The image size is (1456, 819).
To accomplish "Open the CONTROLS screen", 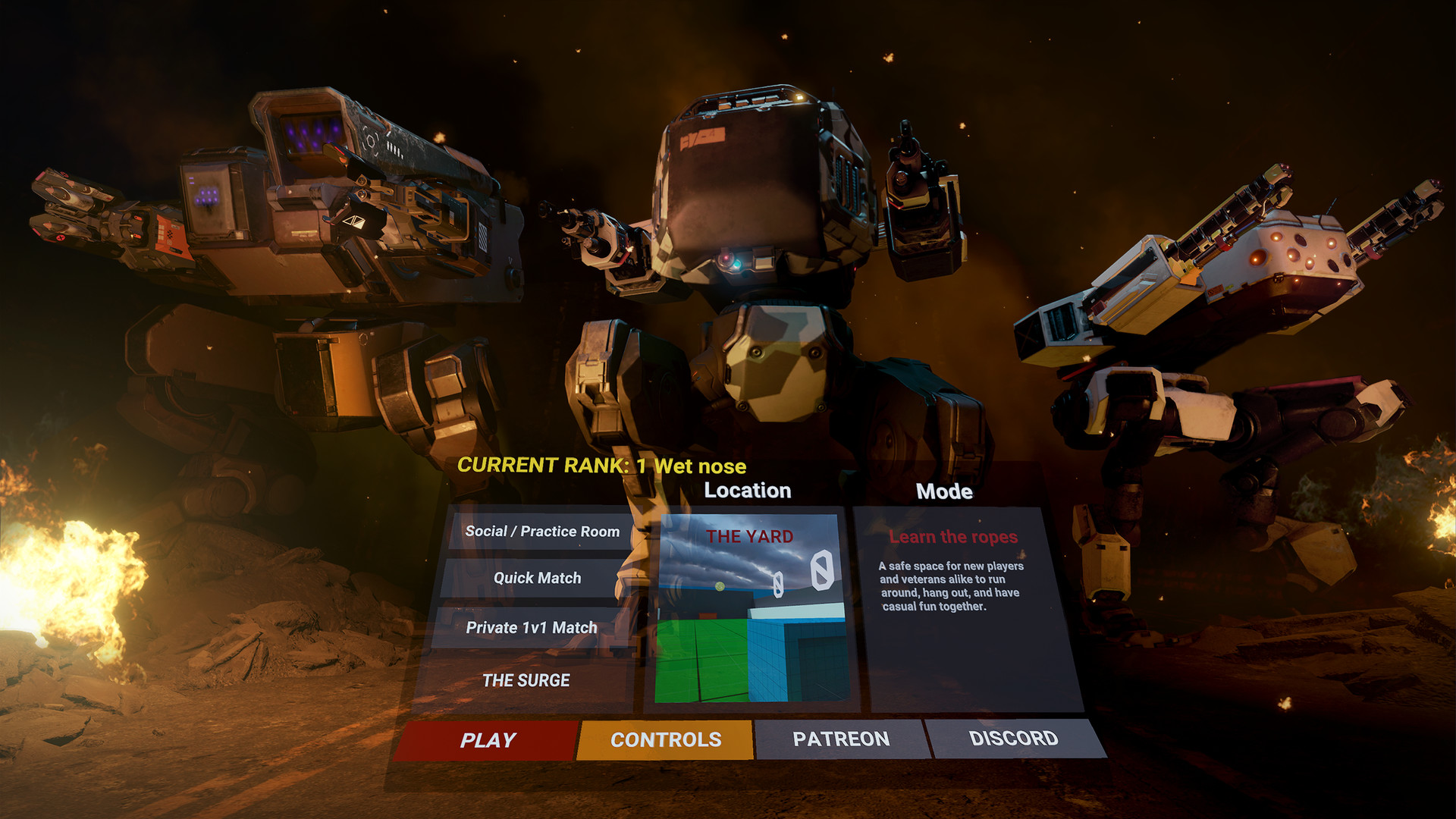I will click(x=666, y=739).
